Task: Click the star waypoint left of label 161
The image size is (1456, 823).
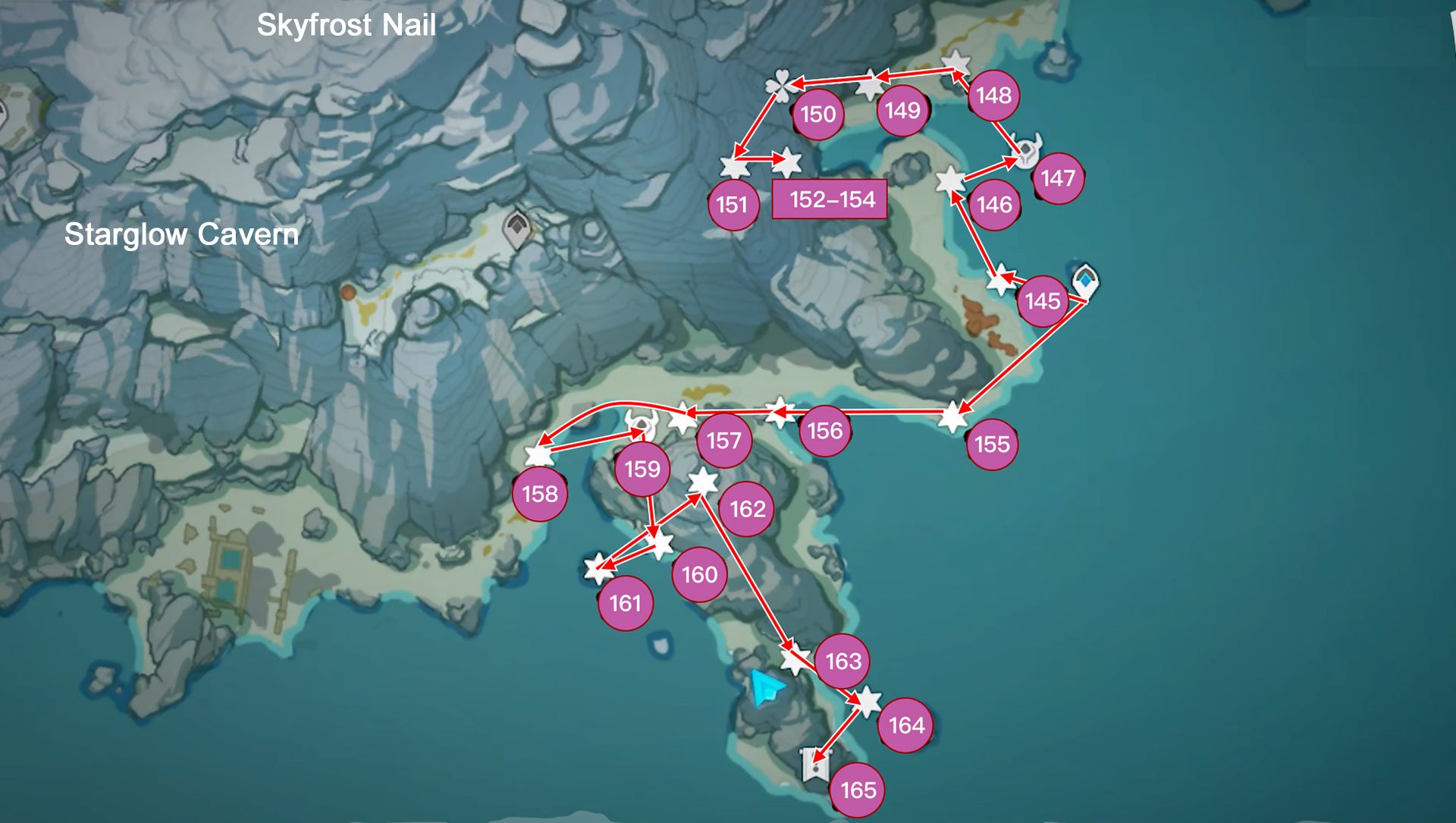Action: pyautogui.click(x=598, y=566)
